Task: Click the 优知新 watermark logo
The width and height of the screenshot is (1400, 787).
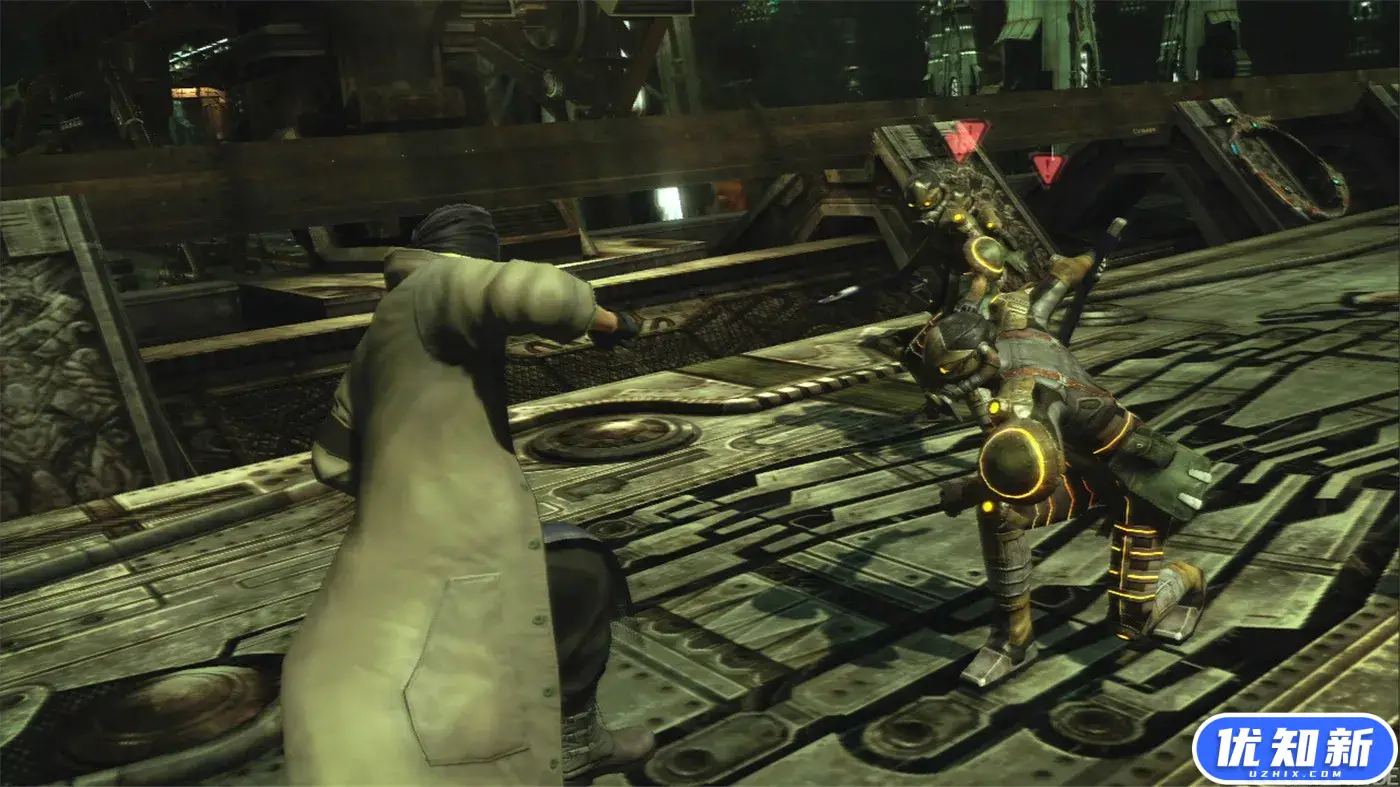Action: pos(1294,747)
